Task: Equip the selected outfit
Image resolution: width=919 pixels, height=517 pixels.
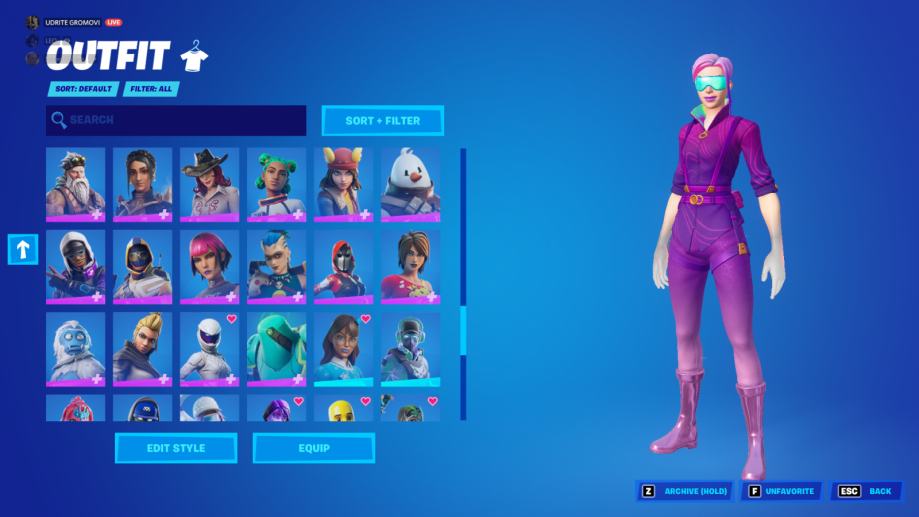Action: (x=313, y=448)
